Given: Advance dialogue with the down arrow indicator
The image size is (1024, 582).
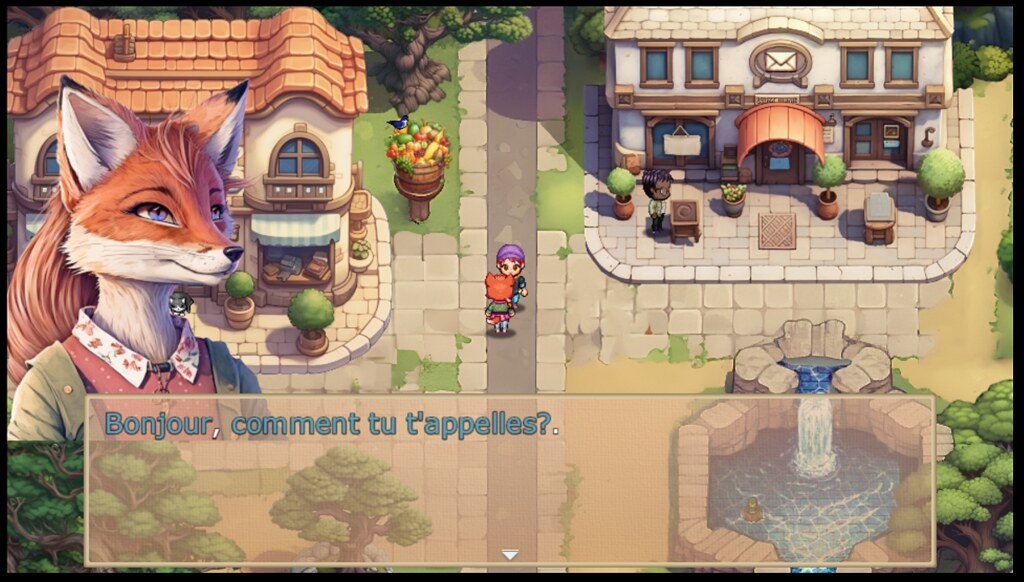Looking at the screenshot, I should tap(510, 555).
